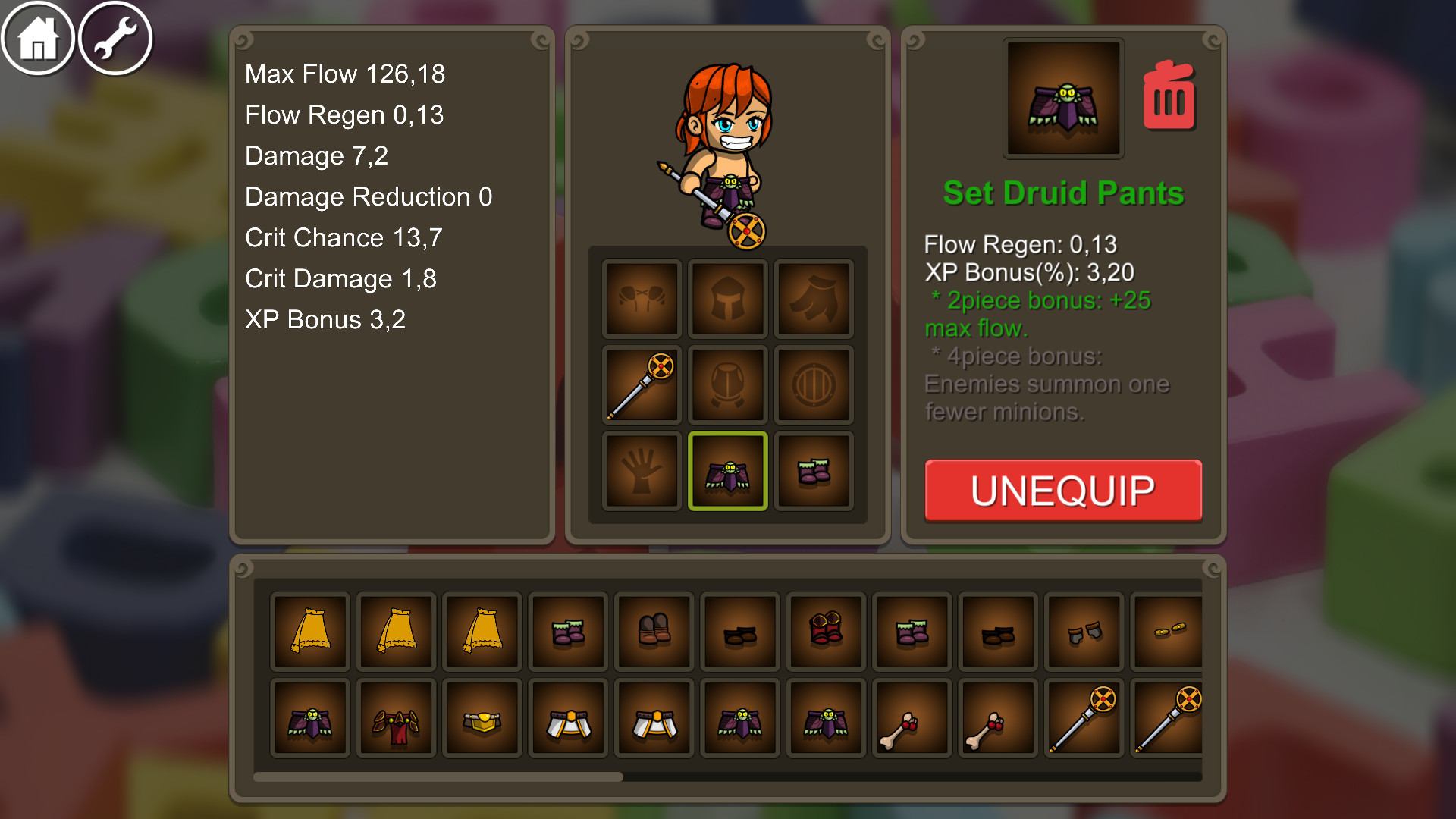Pick the bone weapon in inventory
The height and width of the screenshot is (819, 1456).
(x=912, y=717)
